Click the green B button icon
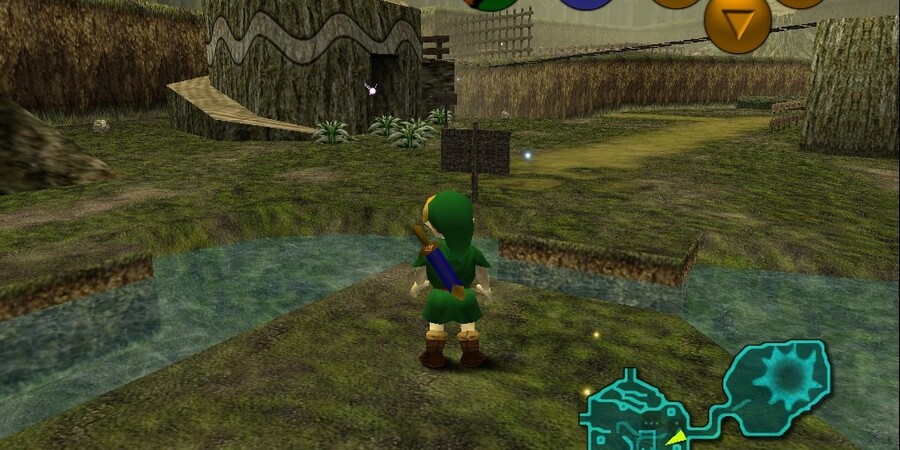Image resolution: width=900 pixels, height=450 pixels. (x=490, y=4)
